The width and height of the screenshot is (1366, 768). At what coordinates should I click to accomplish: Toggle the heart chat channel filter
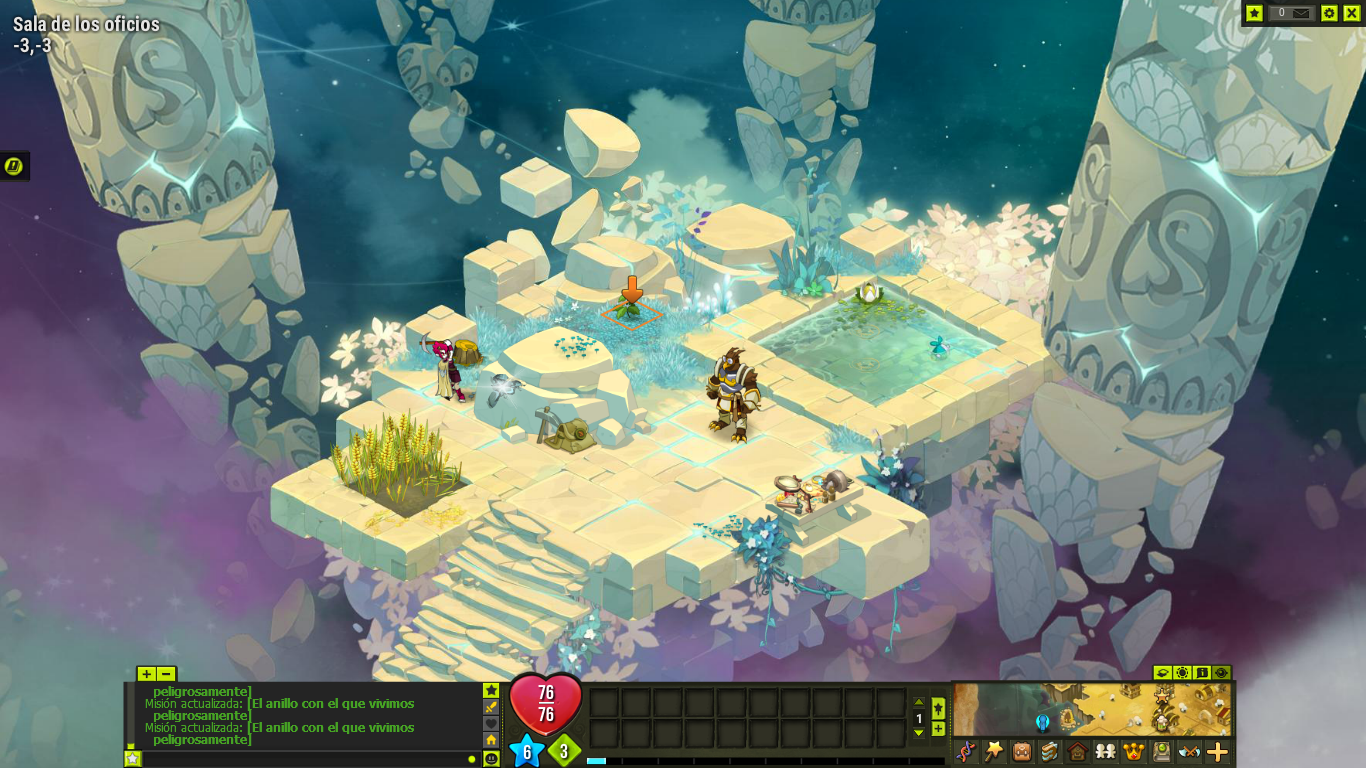tap(491, 723)
